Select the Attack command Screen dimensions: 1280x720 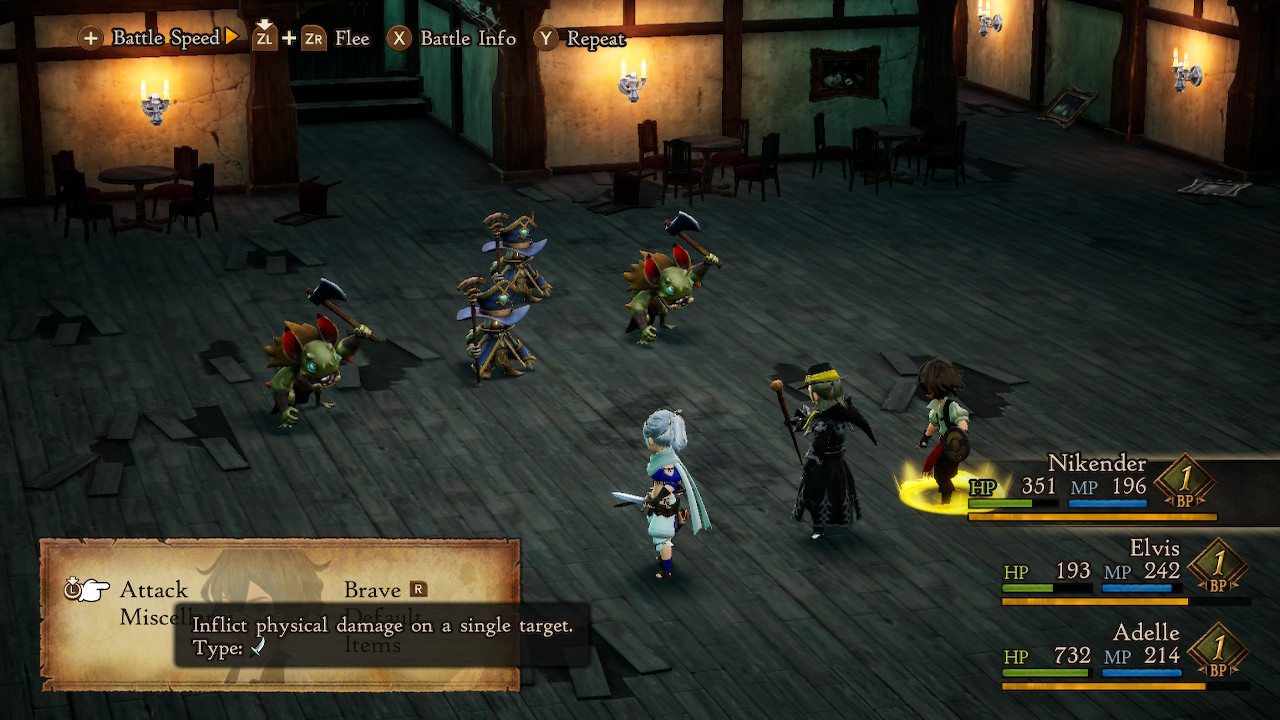tap(154, 590)
